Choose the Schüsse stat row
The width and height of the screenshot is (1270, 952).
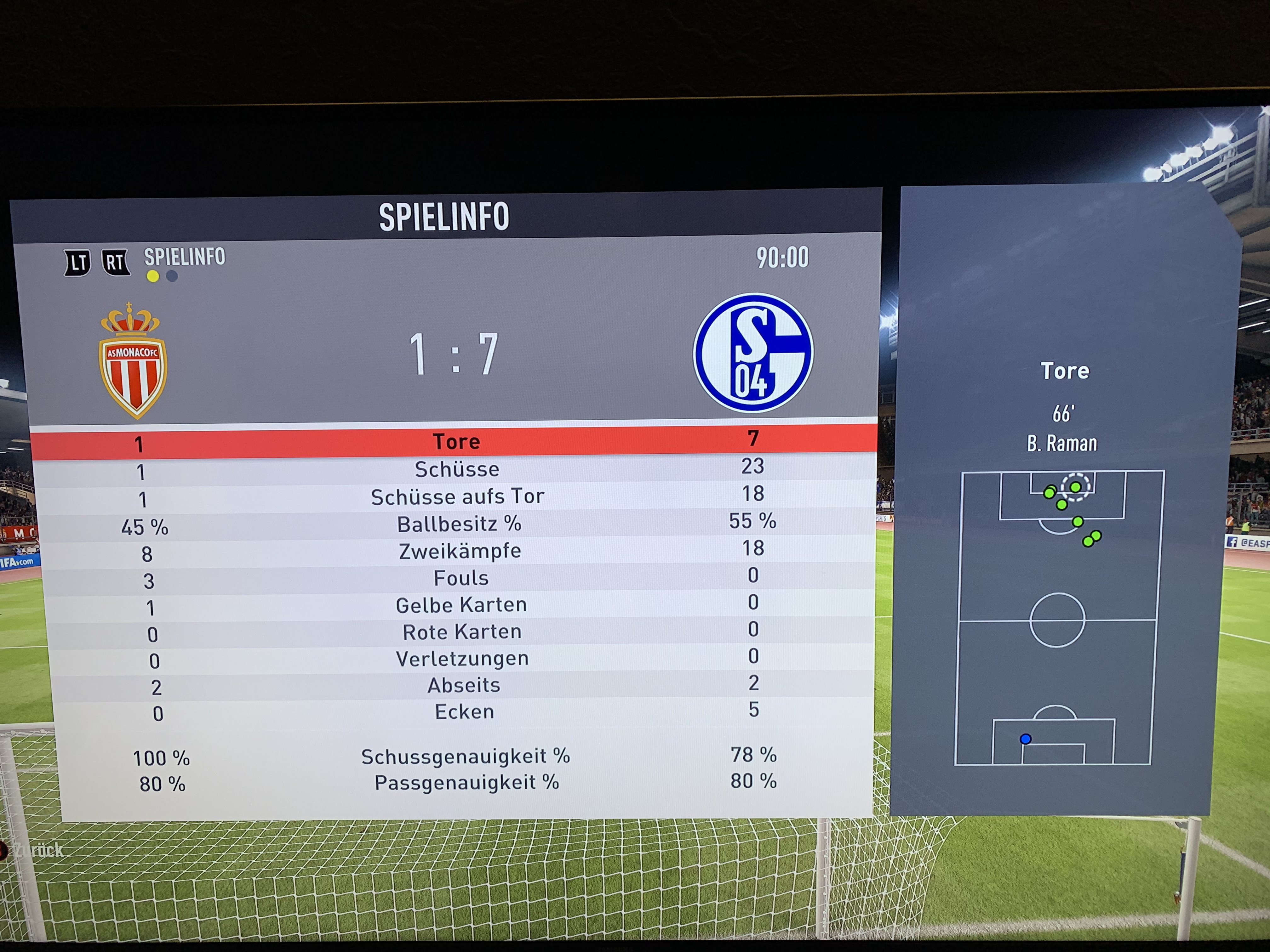(x=457, y=469)
